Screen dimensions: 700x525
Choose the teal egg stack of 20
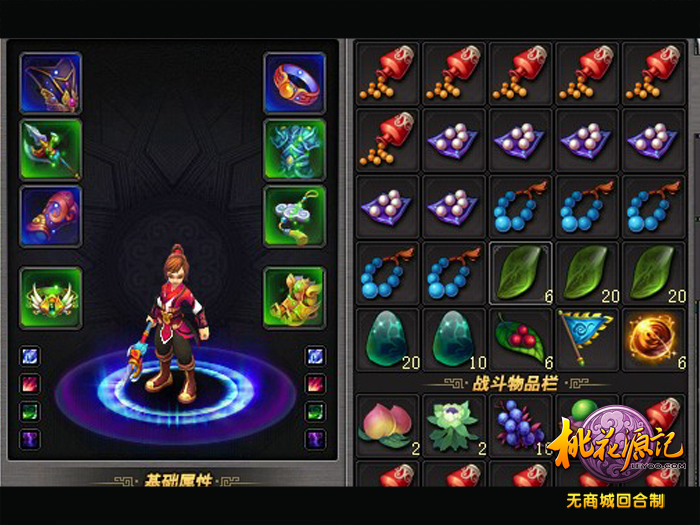(x=388, y=339)
